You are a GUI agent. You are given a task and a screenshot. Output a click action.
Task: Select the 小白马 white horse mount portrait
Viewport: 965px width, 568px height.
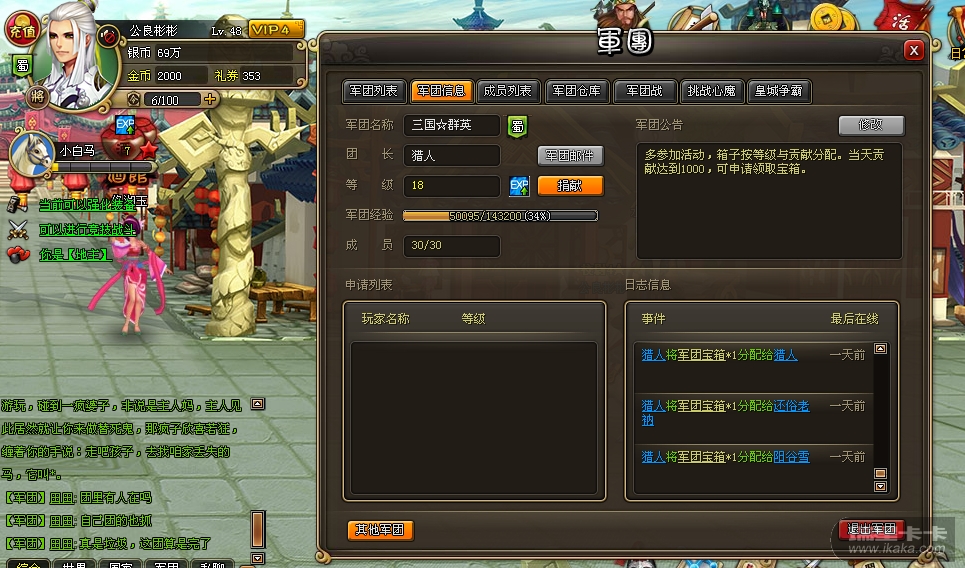[32, 152]
